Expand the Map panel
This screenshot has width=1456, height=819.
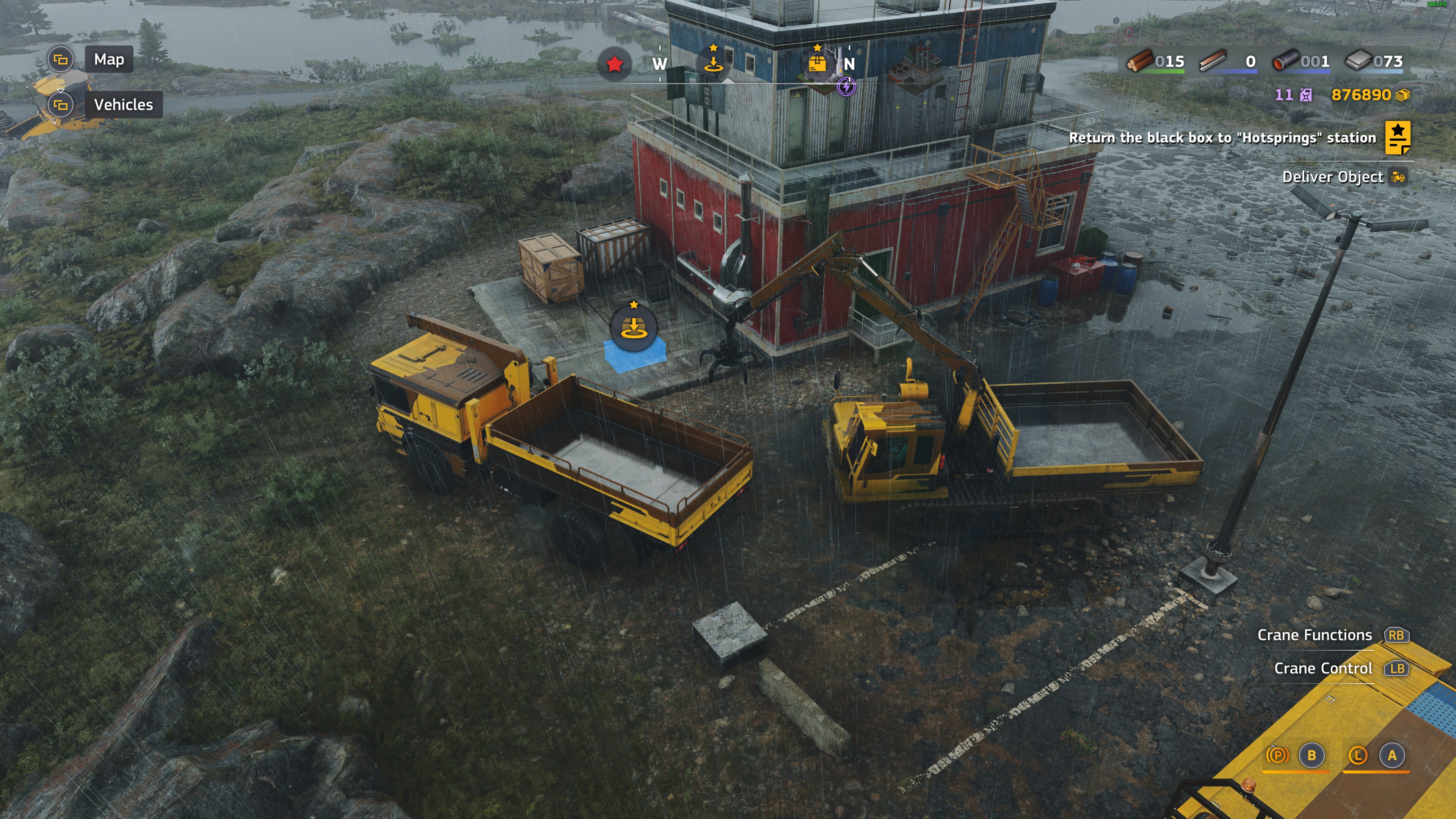coord(61,59)
